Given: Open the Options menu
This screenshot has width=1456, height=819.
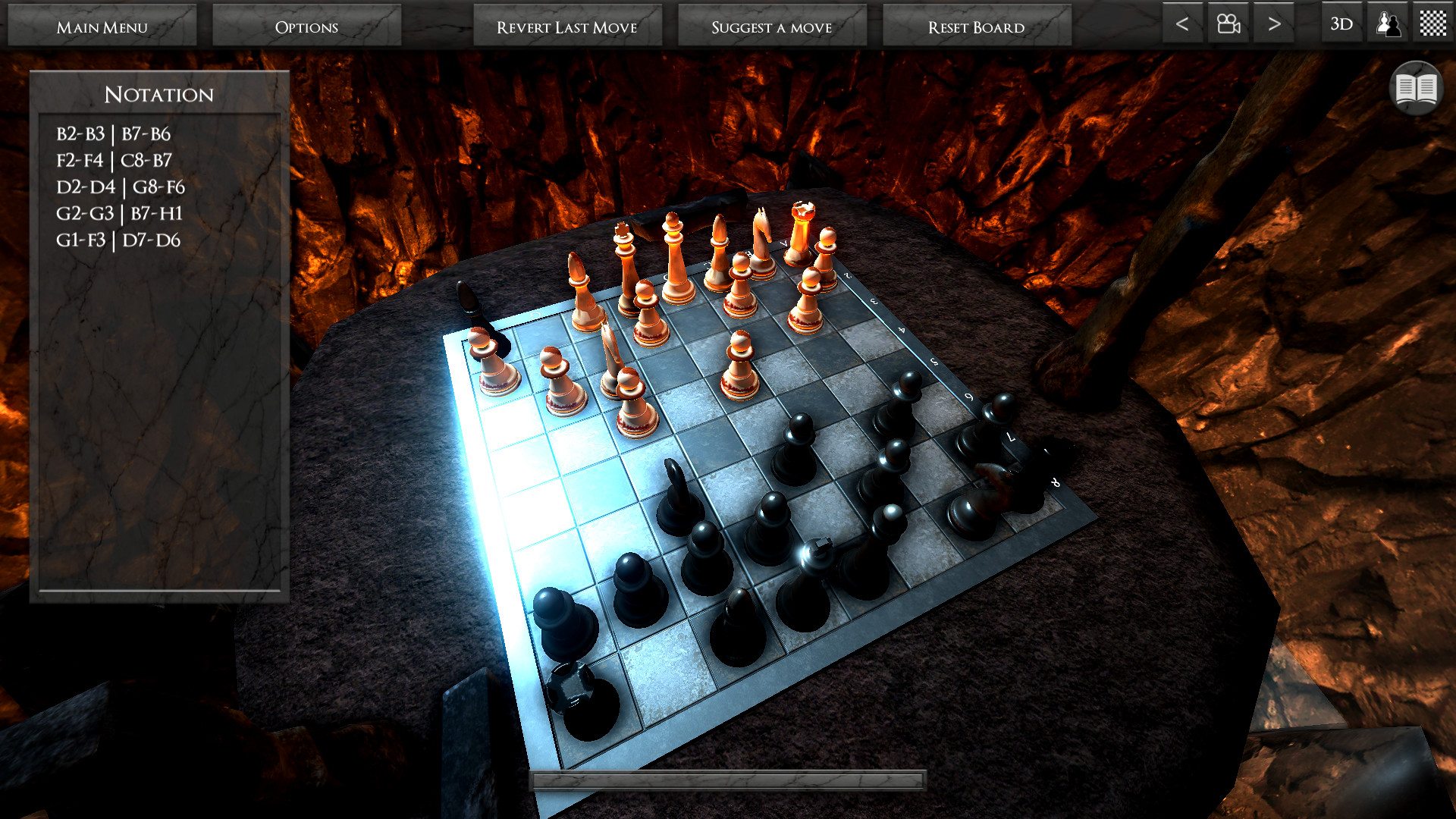Looking at the screenshot, I should point(306,25).
